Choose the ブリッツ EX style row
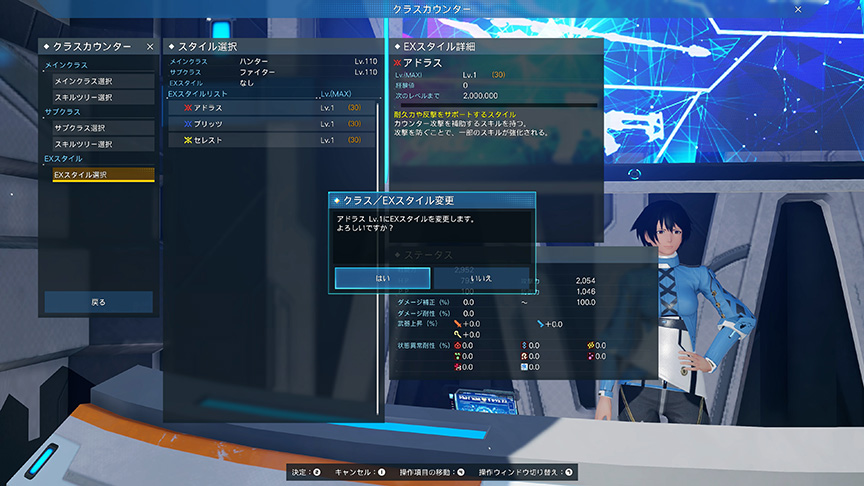The width and height of the screenshot is (864, 486). (272, 123)
